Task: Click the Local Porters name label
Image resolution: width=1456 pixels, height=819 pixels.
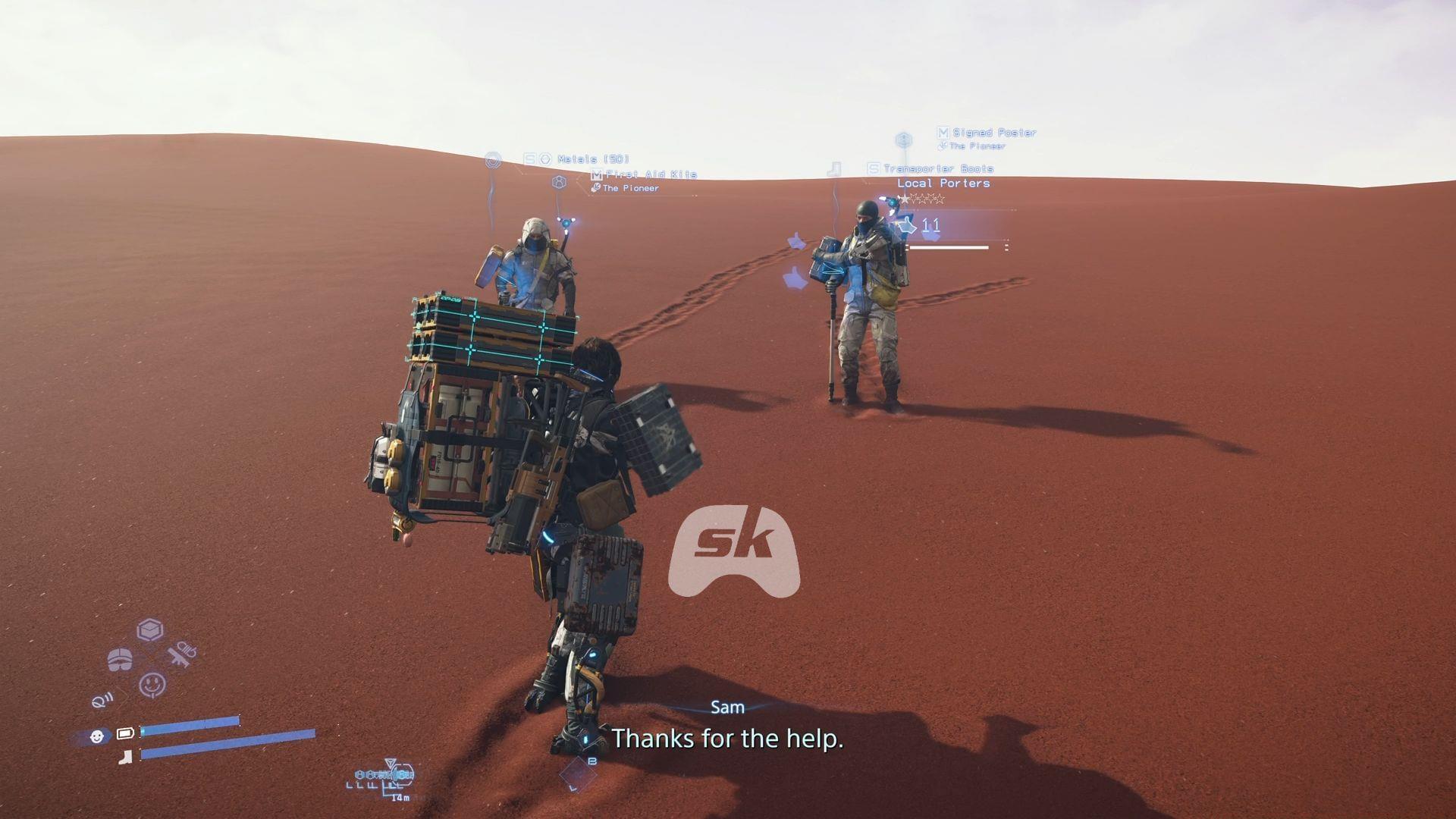Action: point(943,184)
